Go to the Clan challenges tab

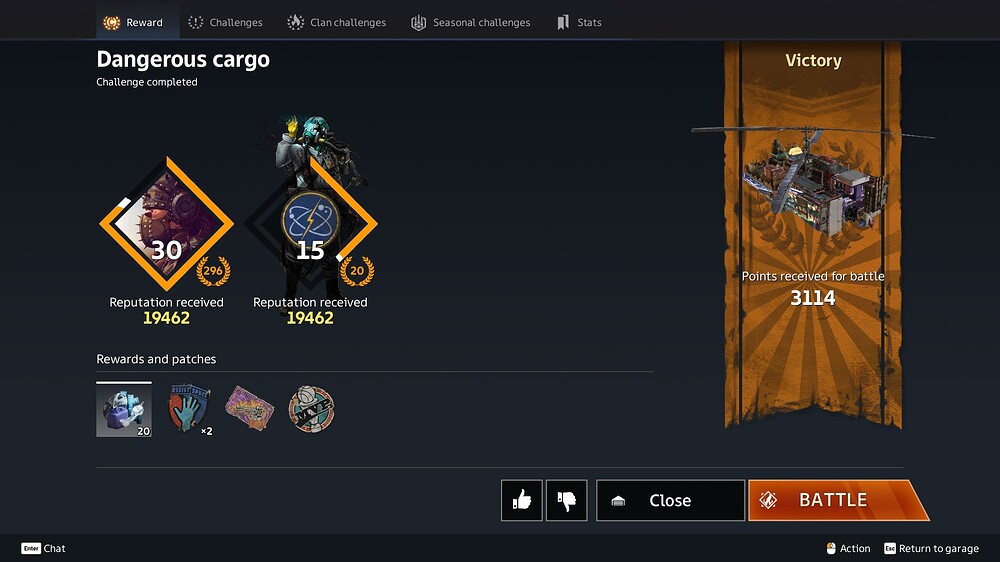pyautogui.click(x=336, y=22)
